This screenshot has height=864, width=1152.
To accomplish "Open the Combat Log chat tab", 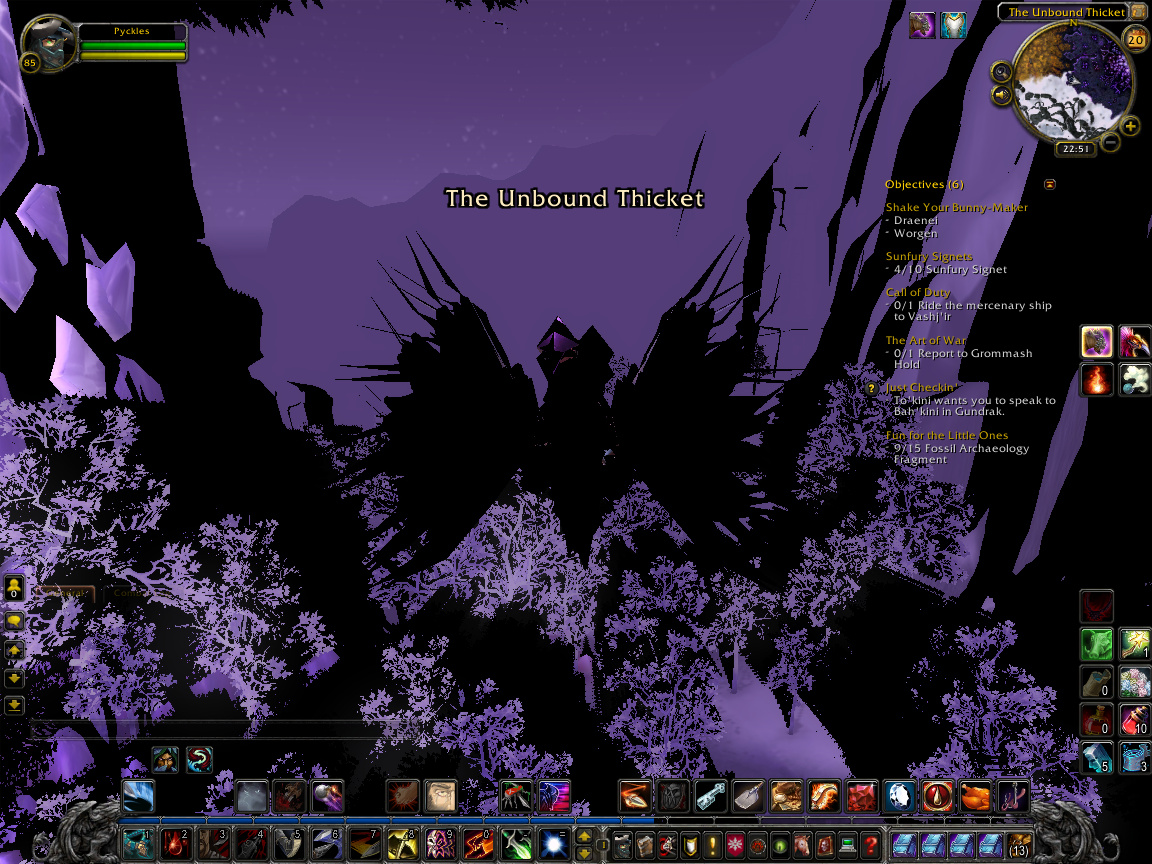I will pyautogui.click(x=128, y=593).
